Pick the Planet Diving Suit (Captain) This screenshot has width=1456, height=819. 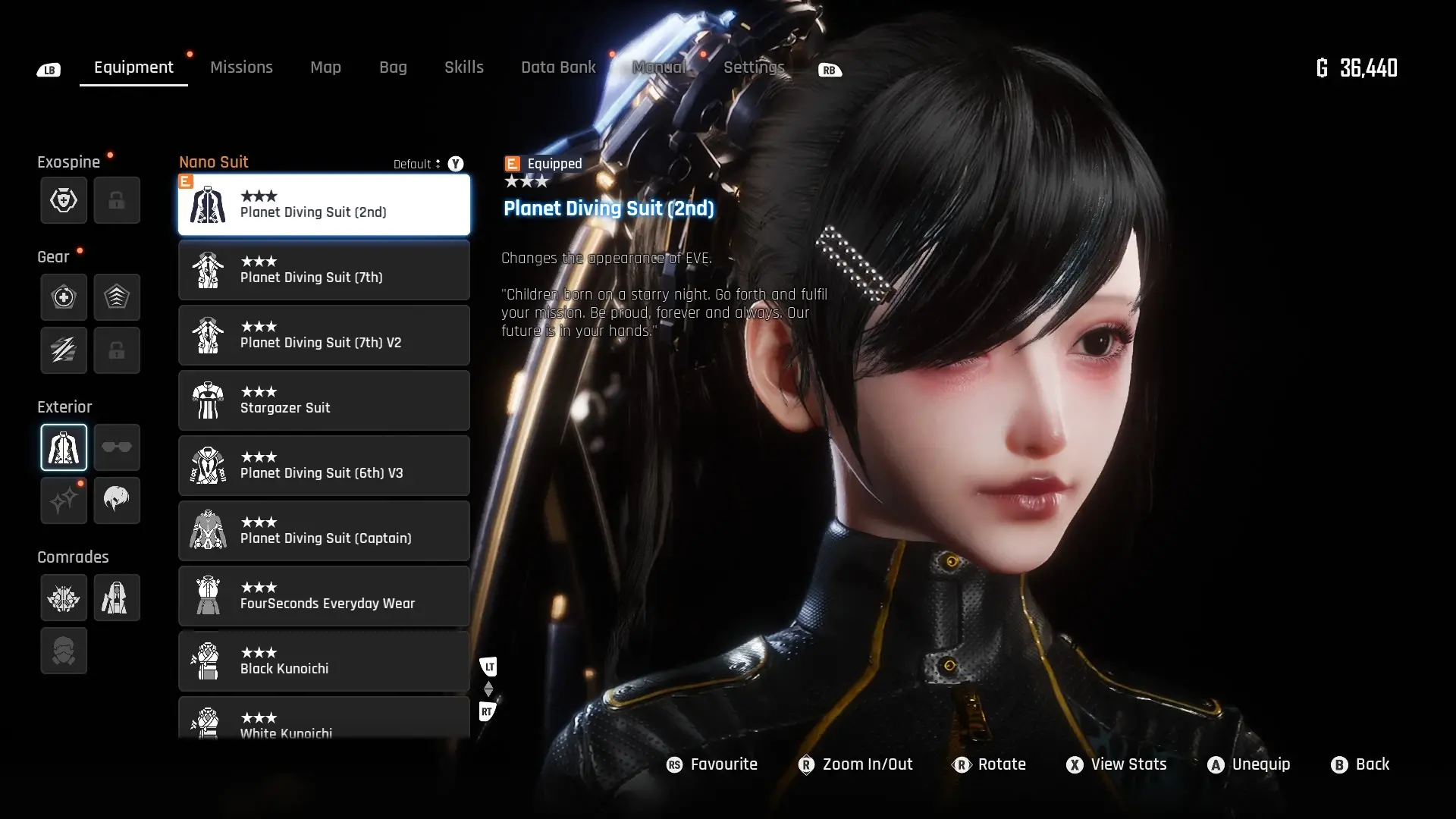(324, 531)
